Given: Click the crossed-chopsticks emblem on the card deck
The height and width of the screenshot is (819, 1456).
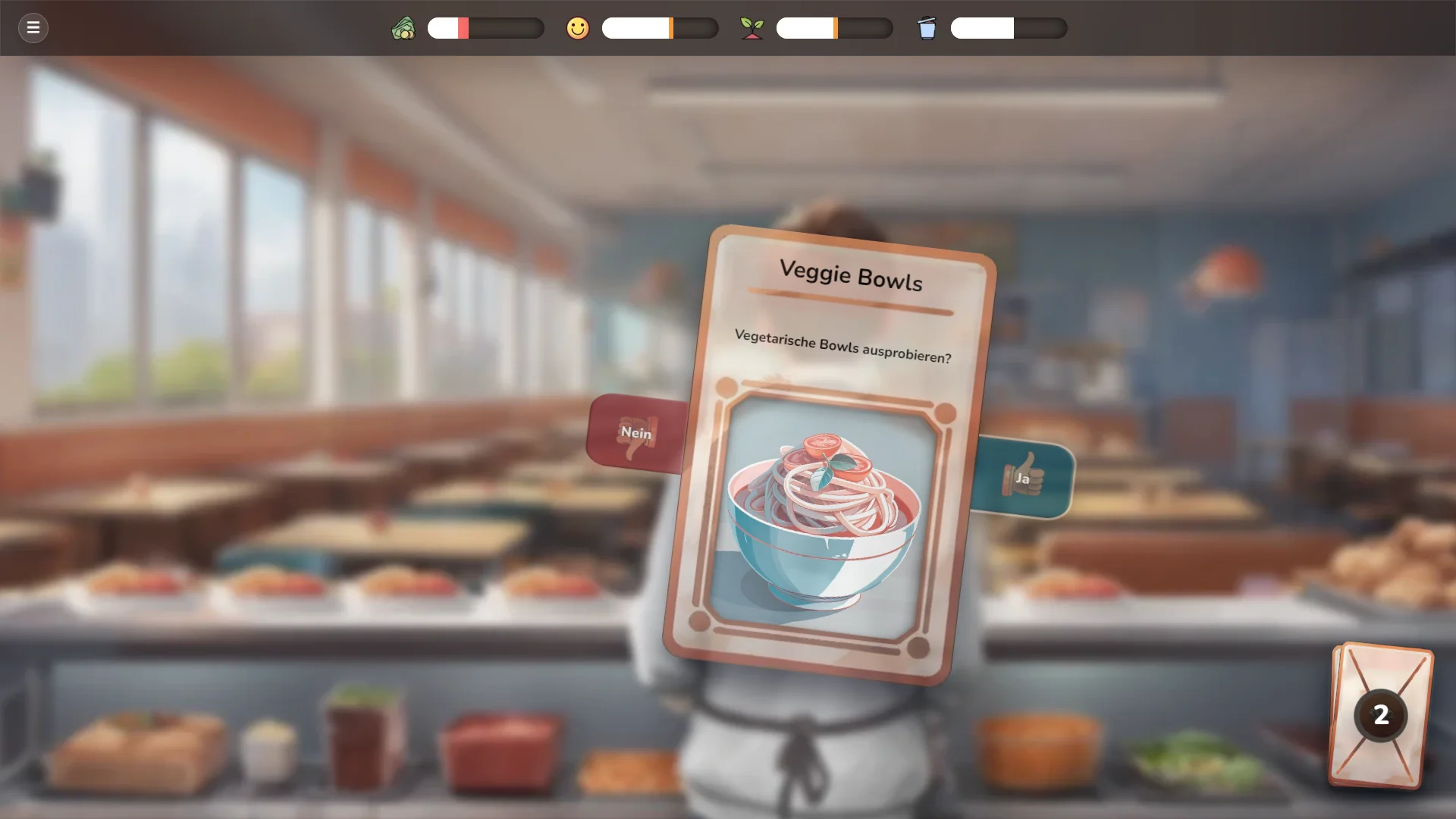Looking at the screenshot, I should tap(1380, 713).
